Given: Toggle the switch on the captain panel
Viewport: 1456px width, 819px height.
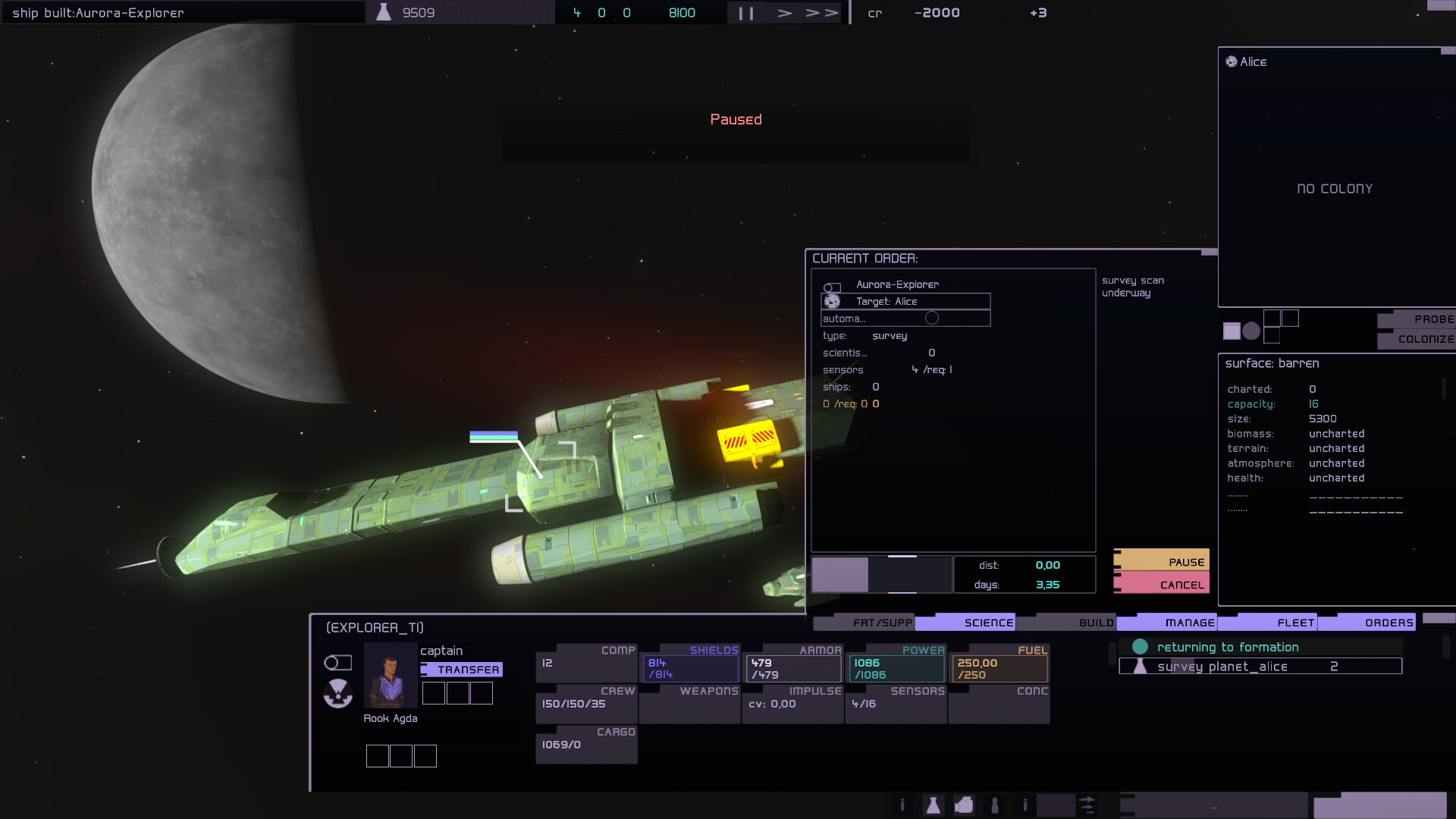Looking at the screenshot, I should click(x=338, y=662).
